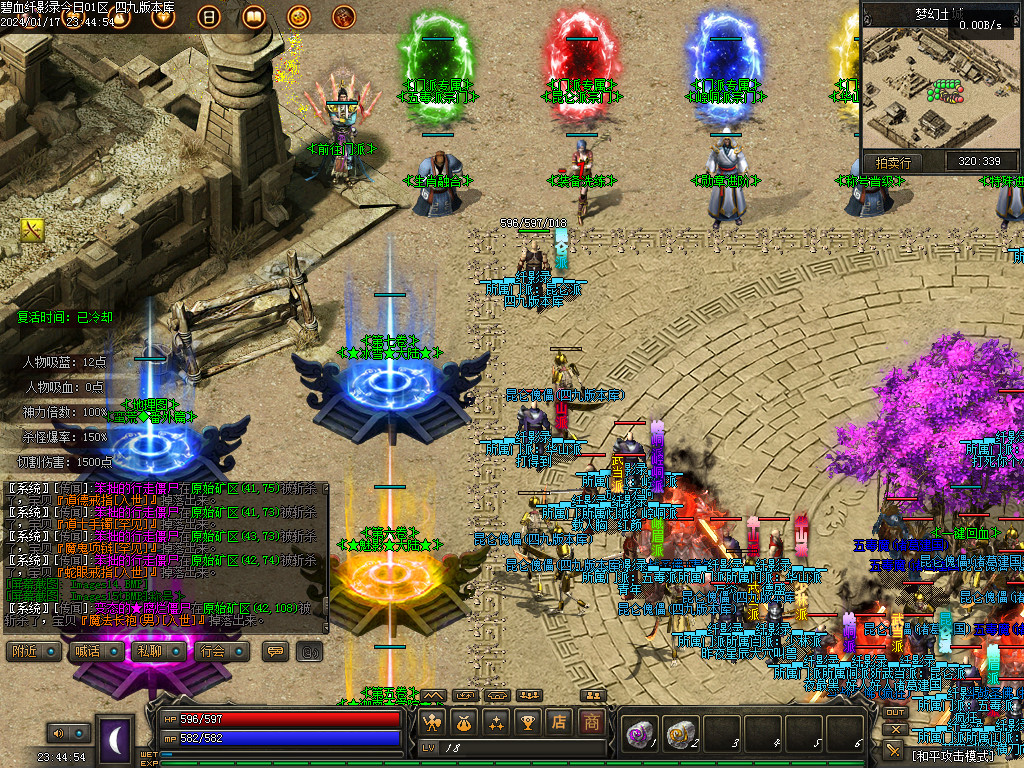Open the 拍卖行 auction house
Image resolution: width=1024 pixels, height=768 pixels.
pyautogui.click(x=893, y=161)
